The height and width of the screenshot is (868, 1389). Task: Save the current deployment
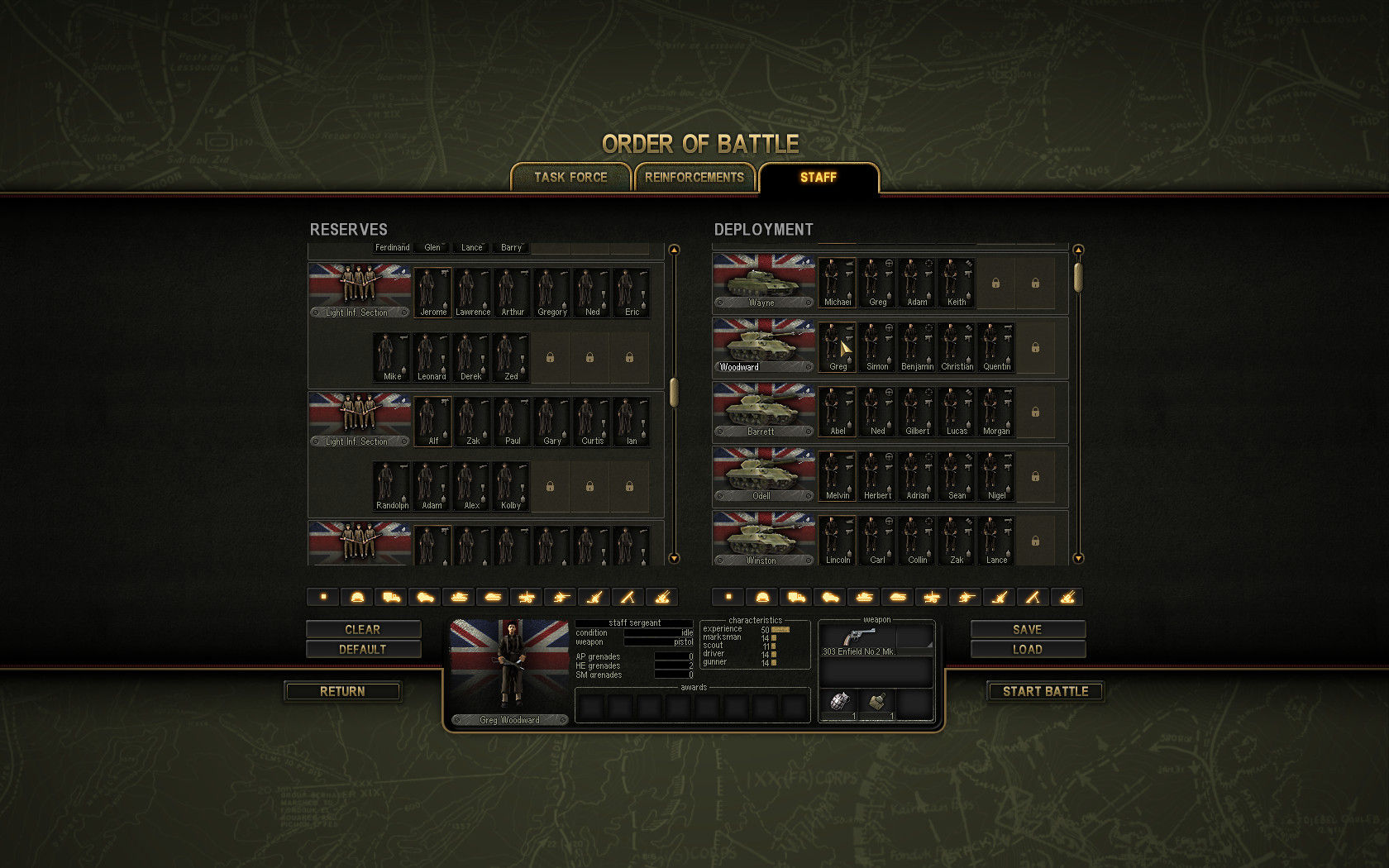pyautogui.click(x=1028, y=629)
